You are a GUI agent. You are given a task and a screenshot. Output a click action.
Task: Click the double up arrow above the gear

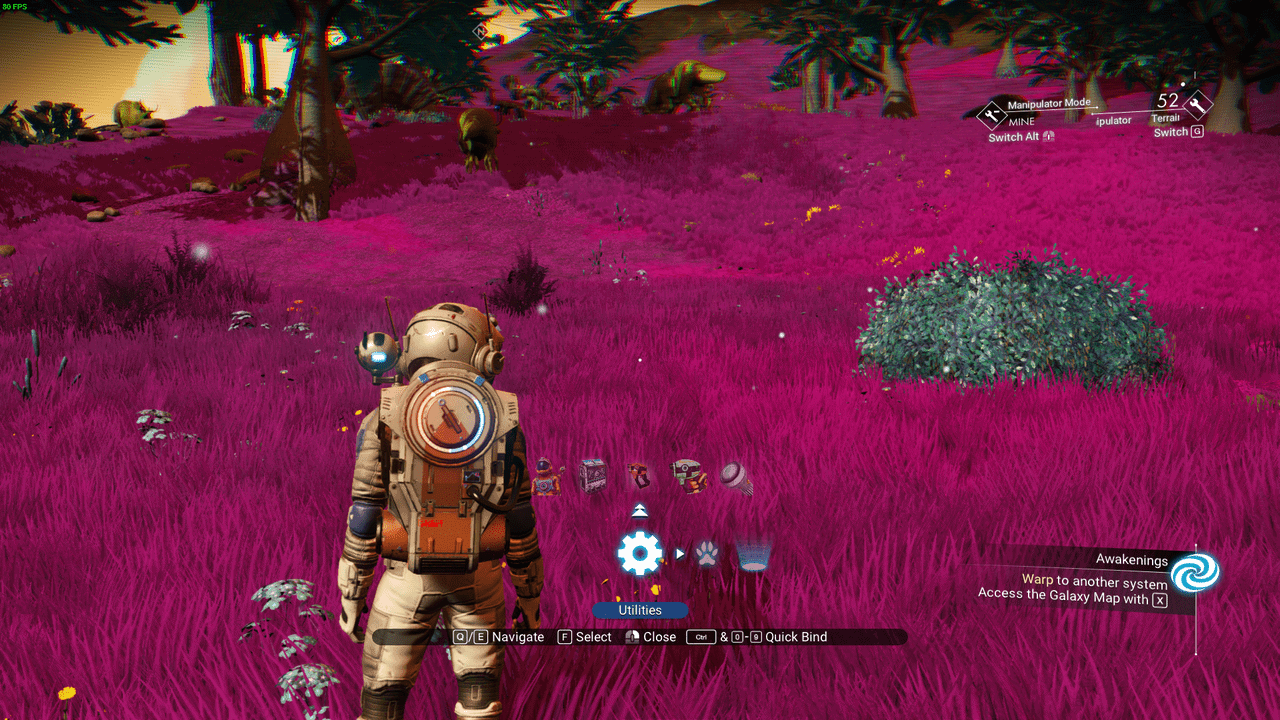(x=640, y=511)
